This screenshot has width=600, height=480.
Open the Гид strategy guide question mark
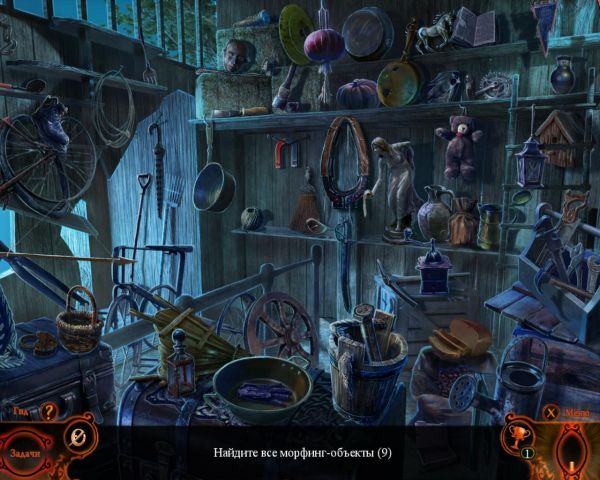pyautogui.click(x=47, y=410)
